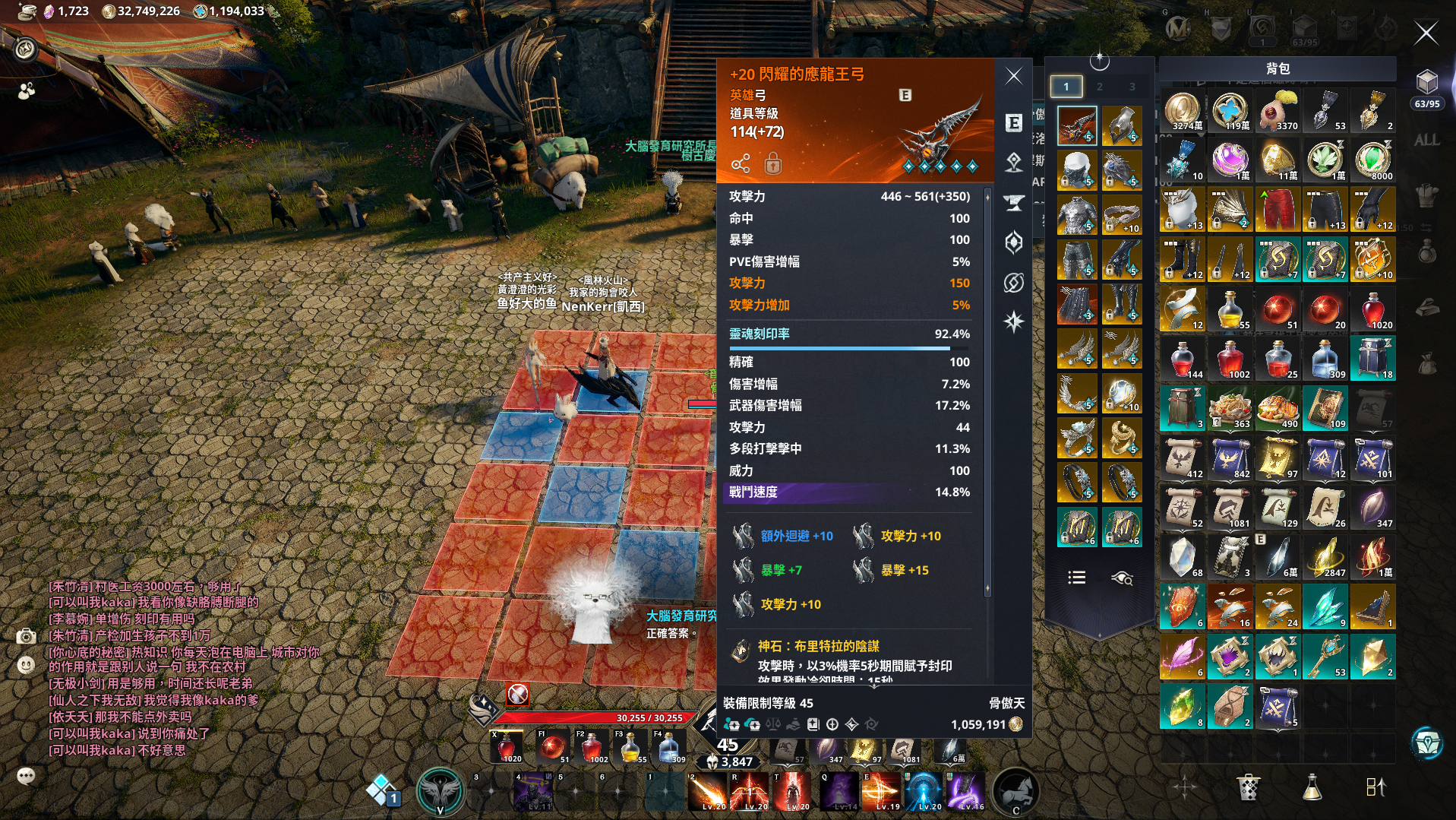Open the camera screenshot mode icon
The image size is (1456, 820).
[27, 636]
